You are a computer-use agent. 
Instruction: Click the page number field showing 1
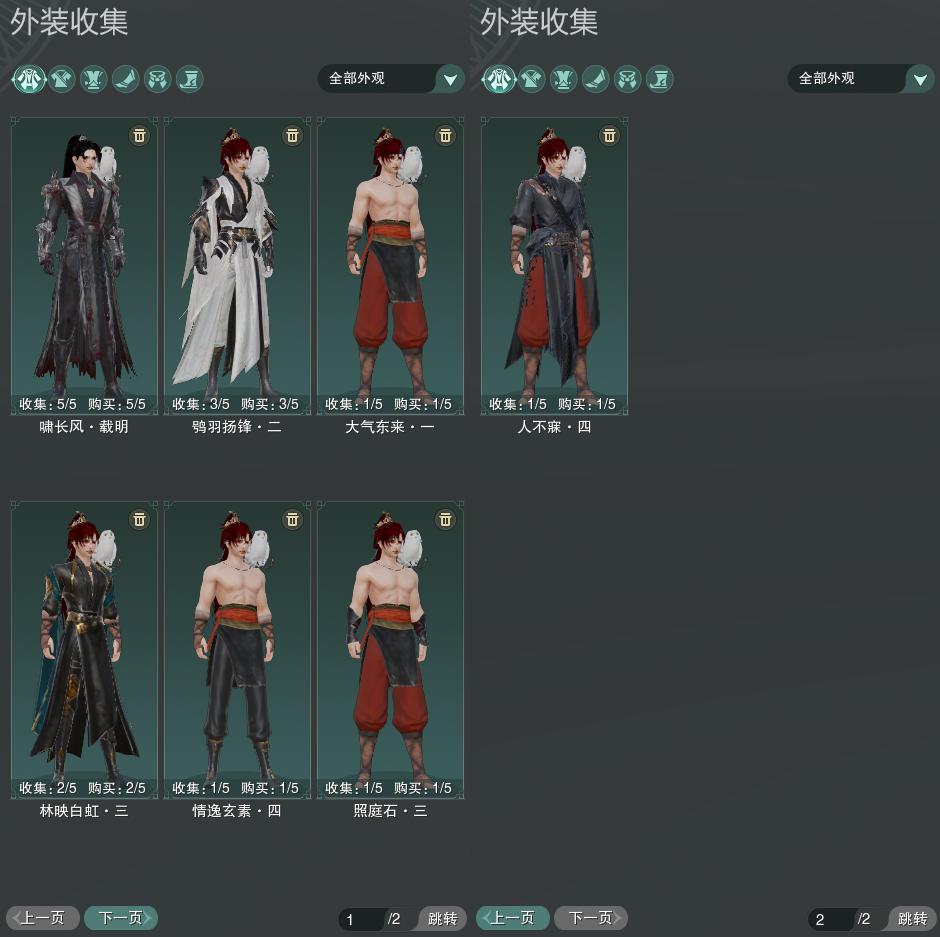360,919
